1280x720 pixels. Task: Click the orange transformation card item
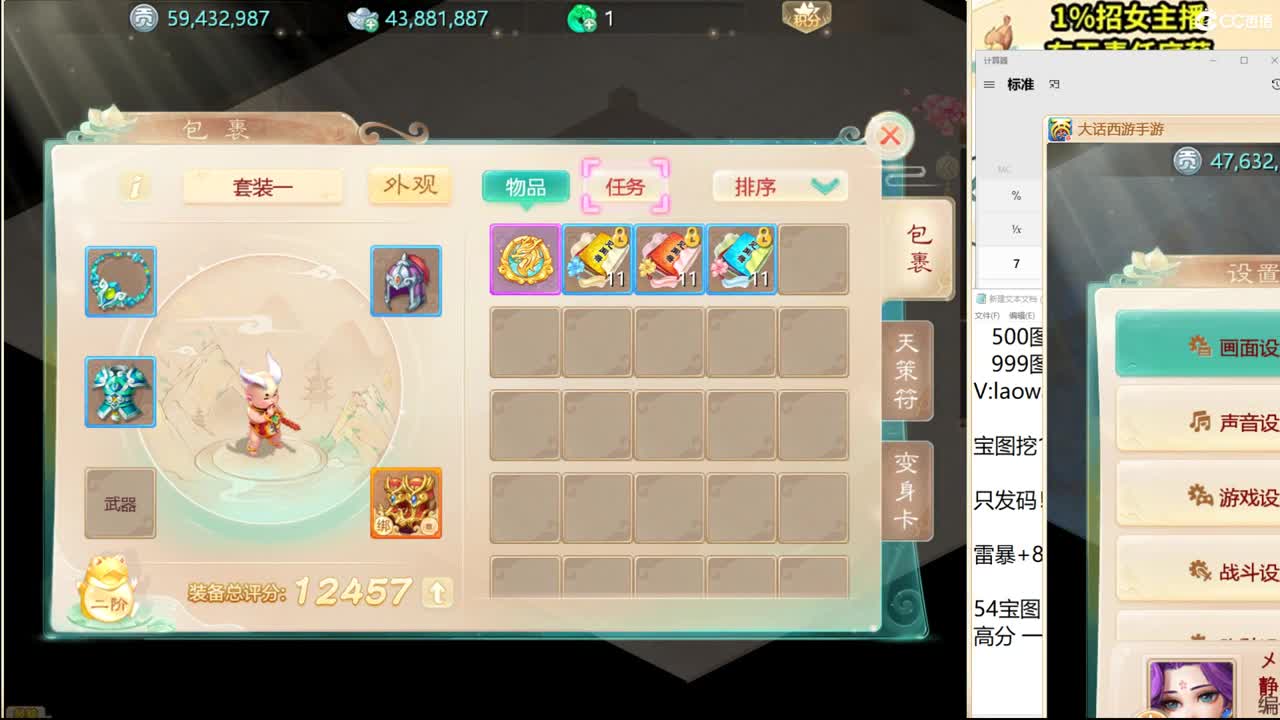tap(405, 503)
